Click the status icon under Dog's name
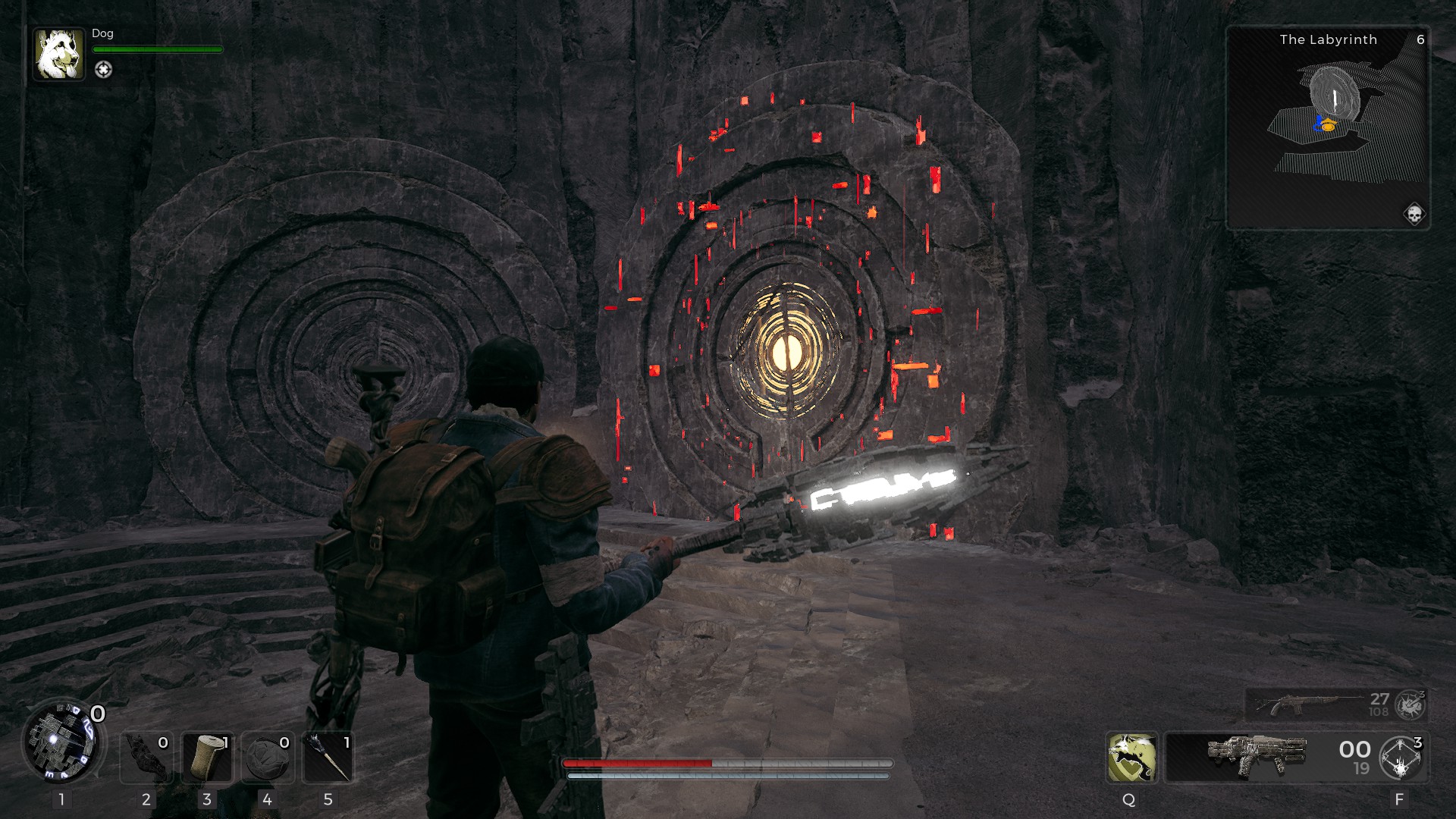The image size is (1456, 819). [103, 70]
